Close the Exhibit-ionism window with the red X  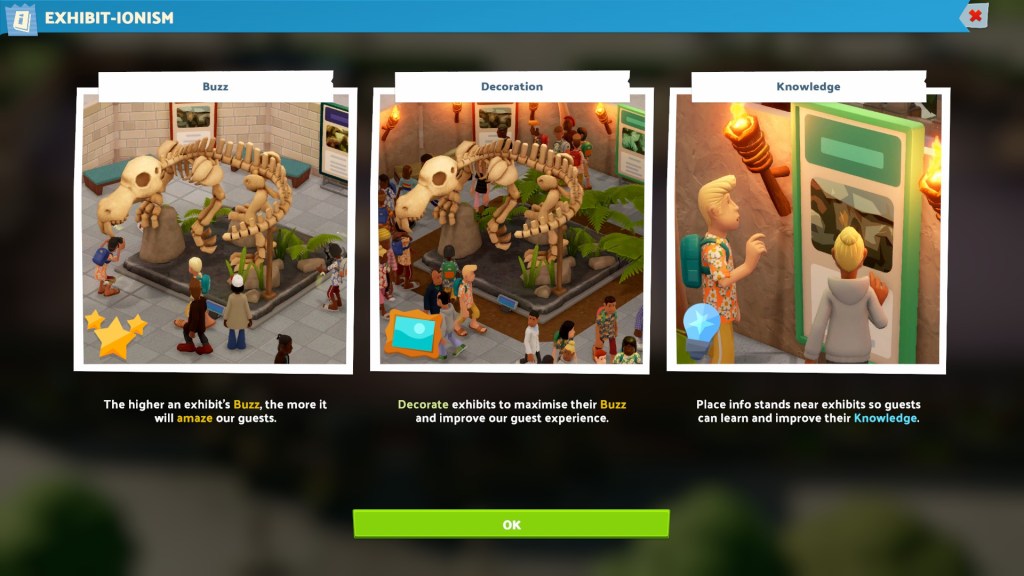pos(975,16)
